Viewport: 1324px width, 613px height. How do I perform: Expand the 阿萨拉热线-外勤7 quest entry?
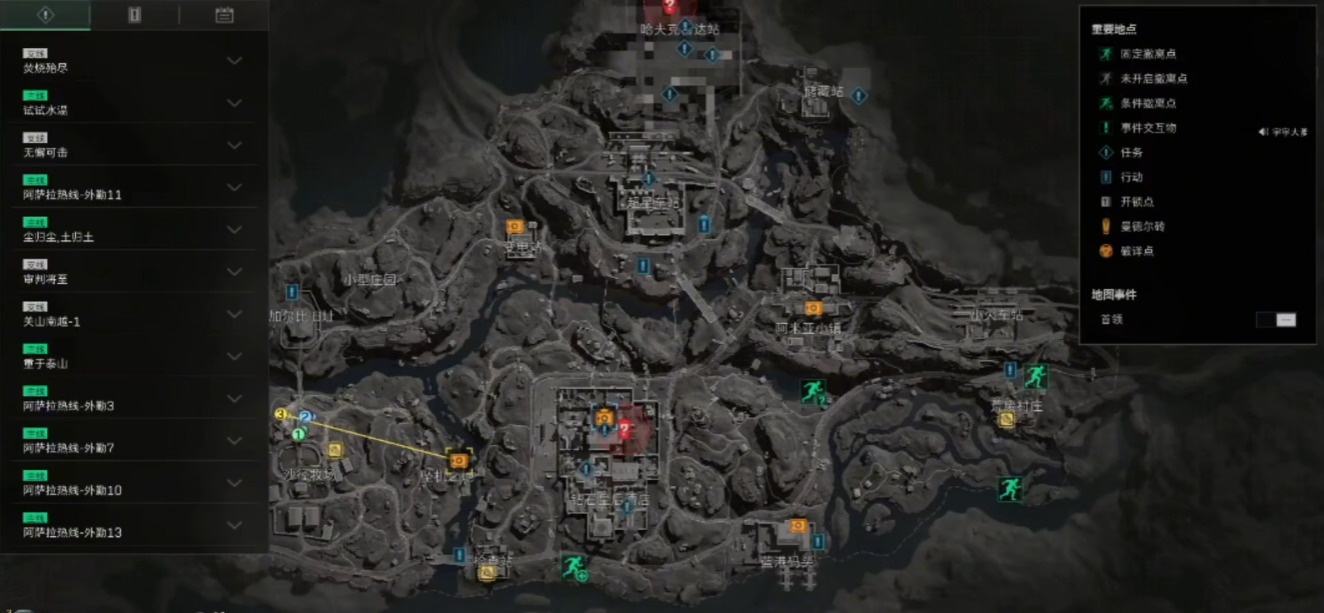[x=234, y=440]
